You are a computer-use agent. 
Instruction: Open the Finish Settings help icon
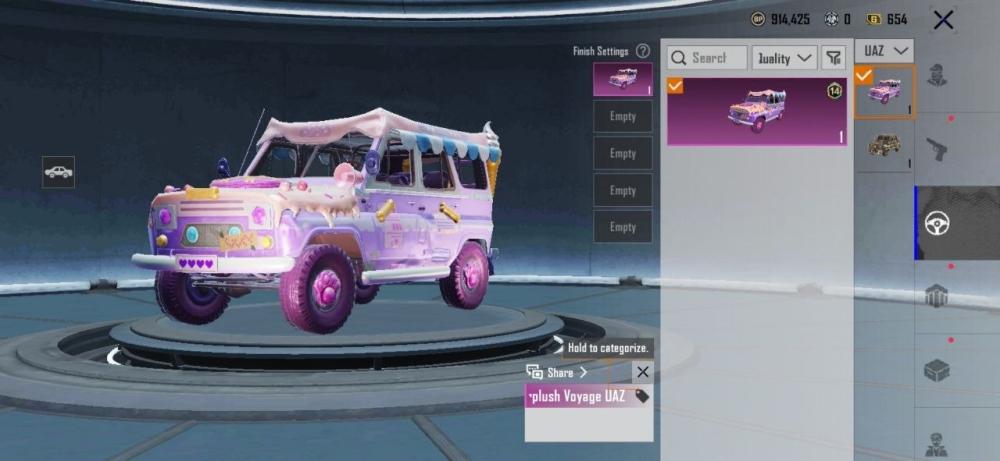[643, 51]
